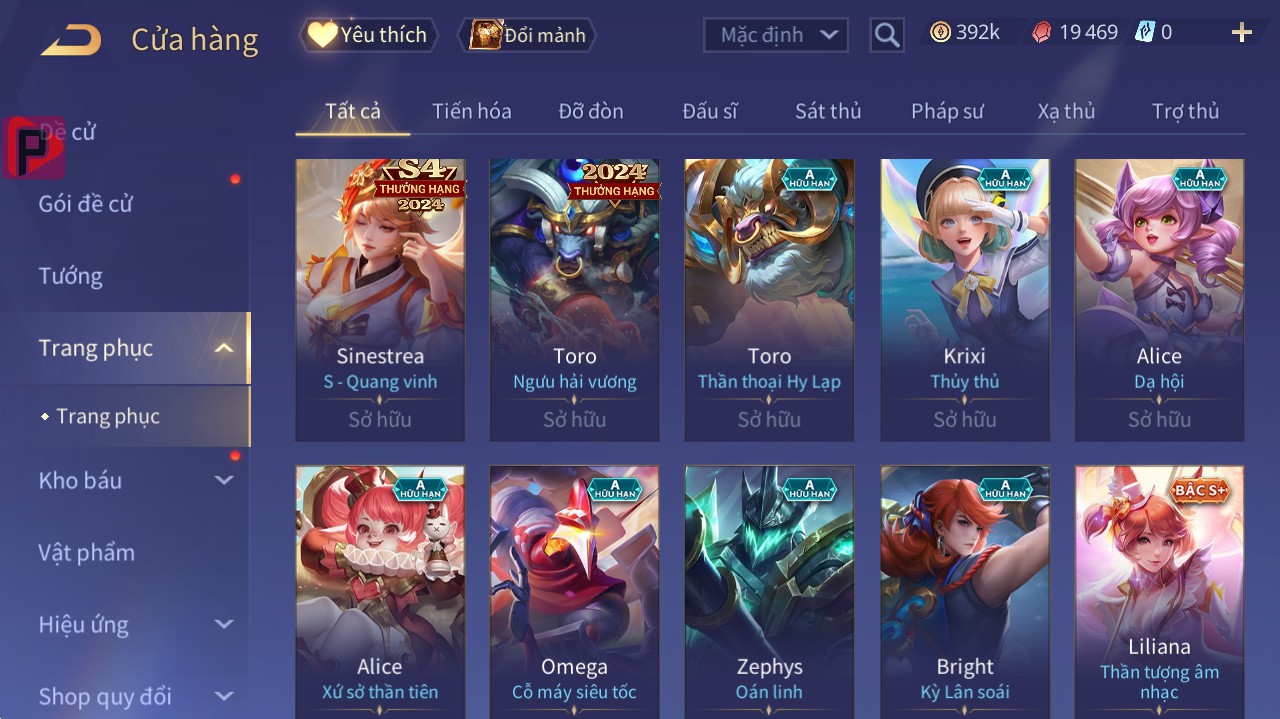1280x719 pixels.
Task: Choose the Pháp sư tab
Action: [947, 111]
